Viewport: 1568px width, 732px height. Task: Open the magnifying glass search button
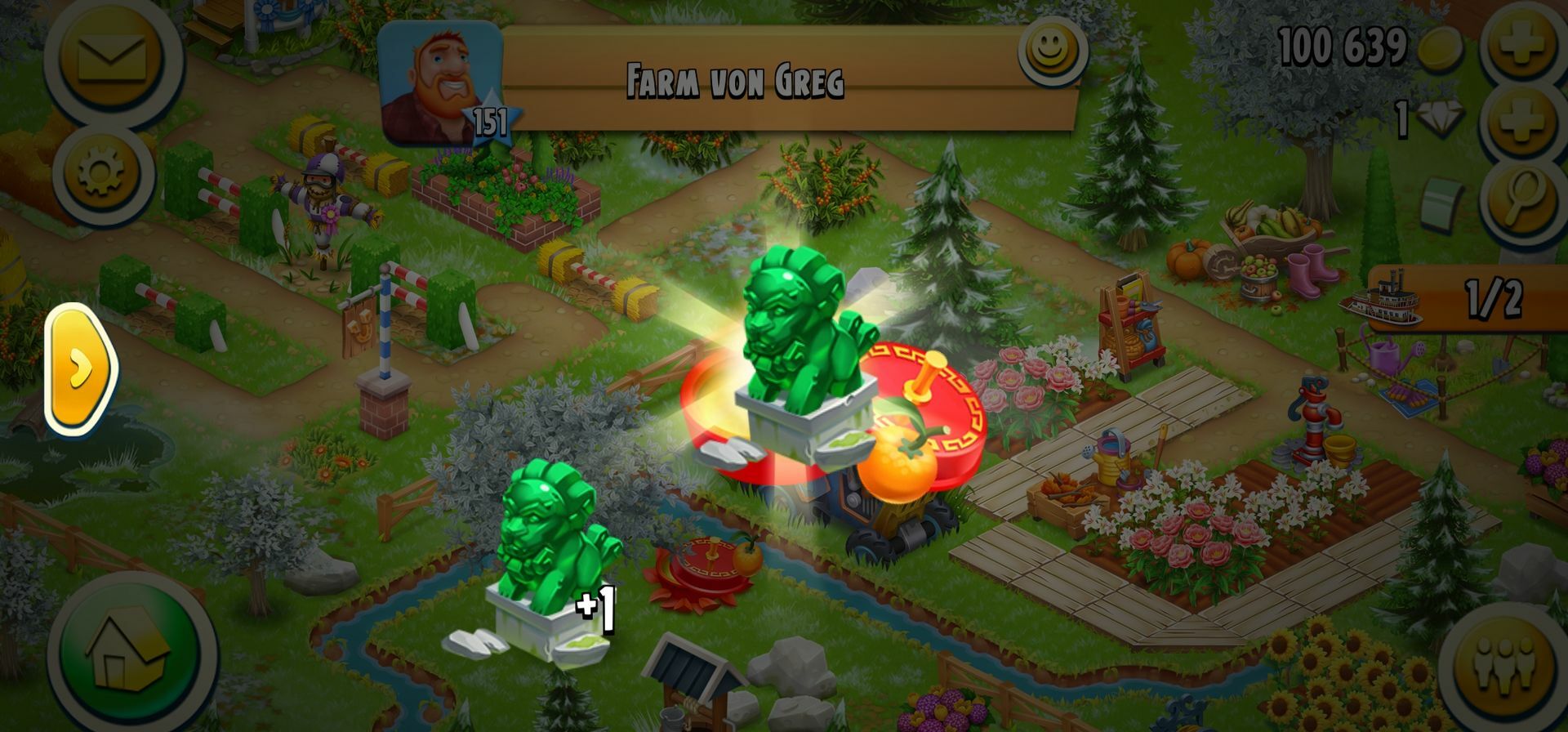1522,199
